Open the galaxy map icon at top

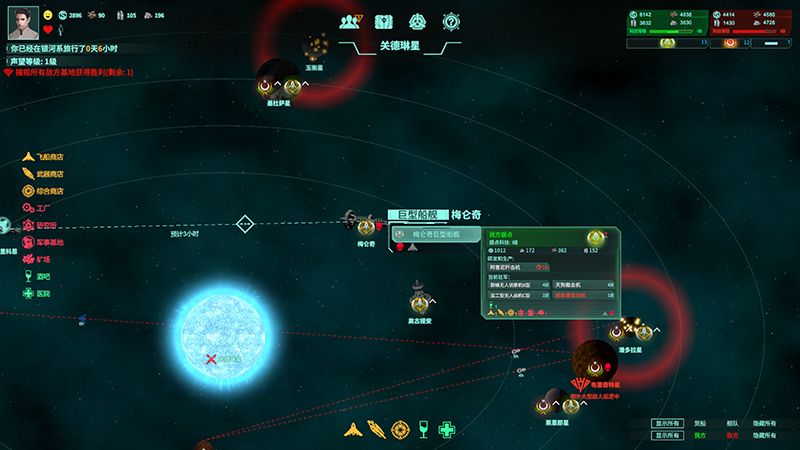coord(384,21)
